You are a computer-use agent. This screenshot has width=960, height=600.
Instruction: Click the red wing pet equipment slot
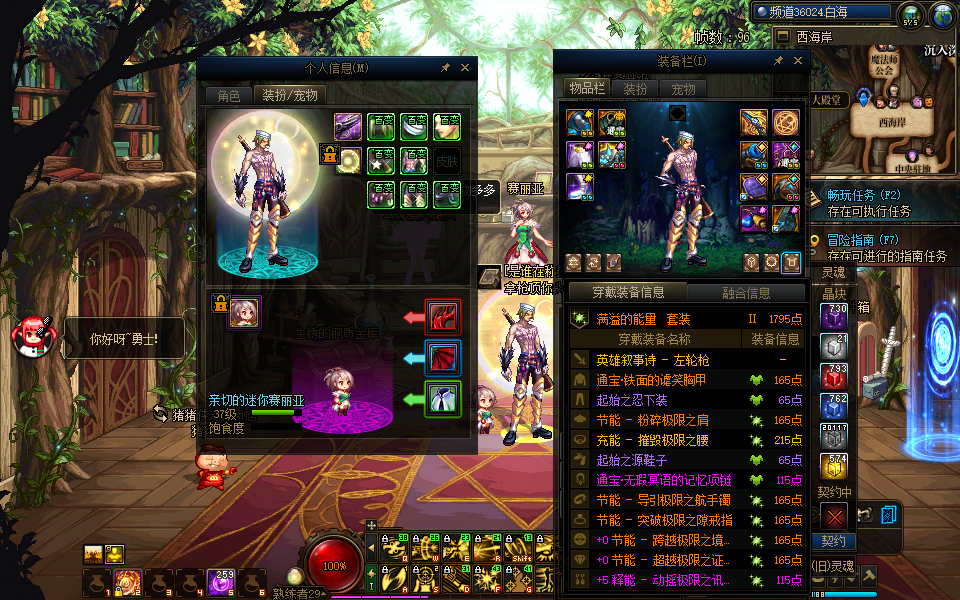(441, 317)
